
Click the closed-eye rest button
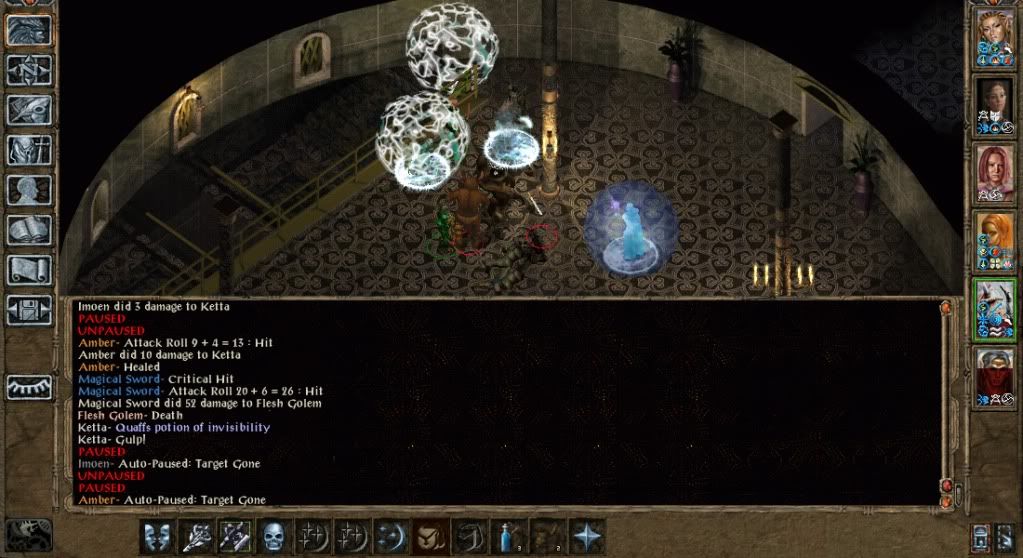(x=30, y=387)
